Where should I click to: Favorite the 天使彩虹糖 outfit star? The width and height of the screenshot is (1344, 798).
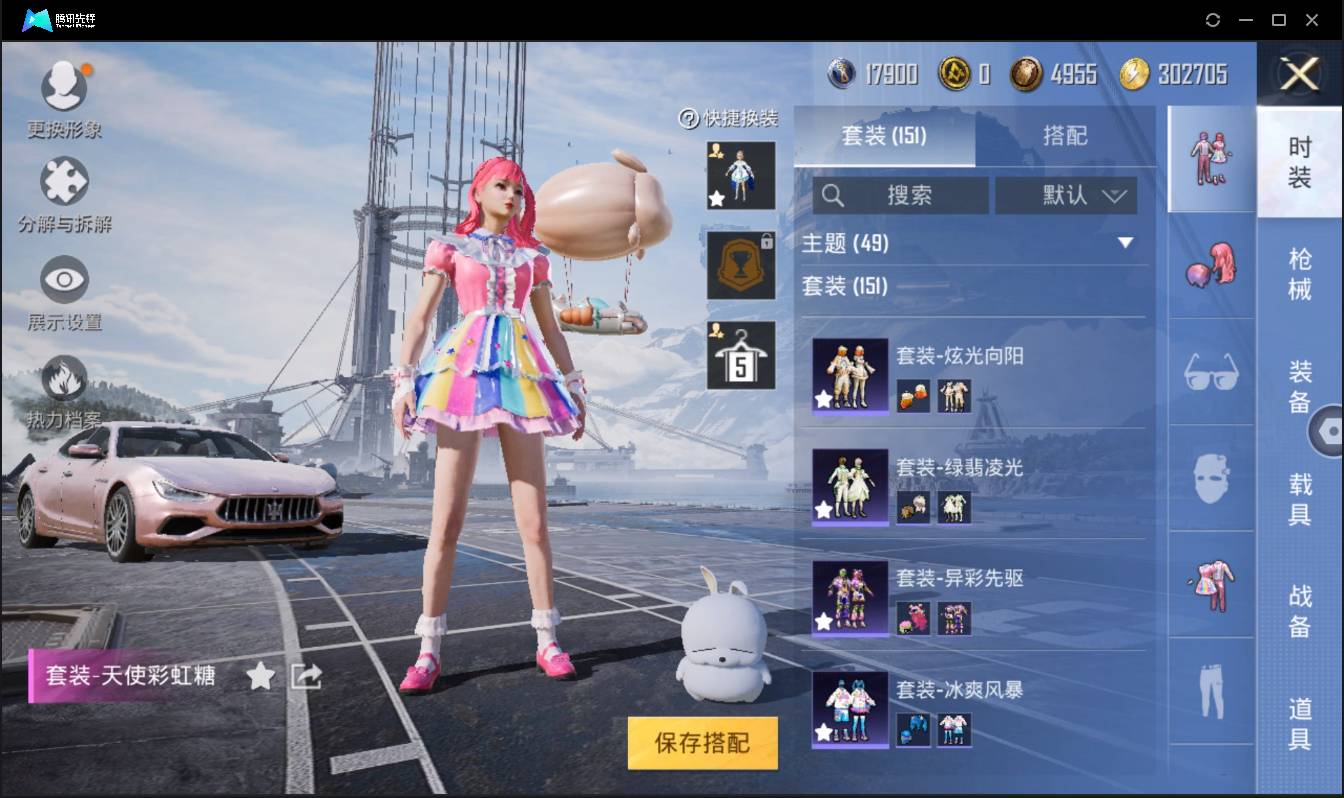pyautogui.click(x=259, y=676)
